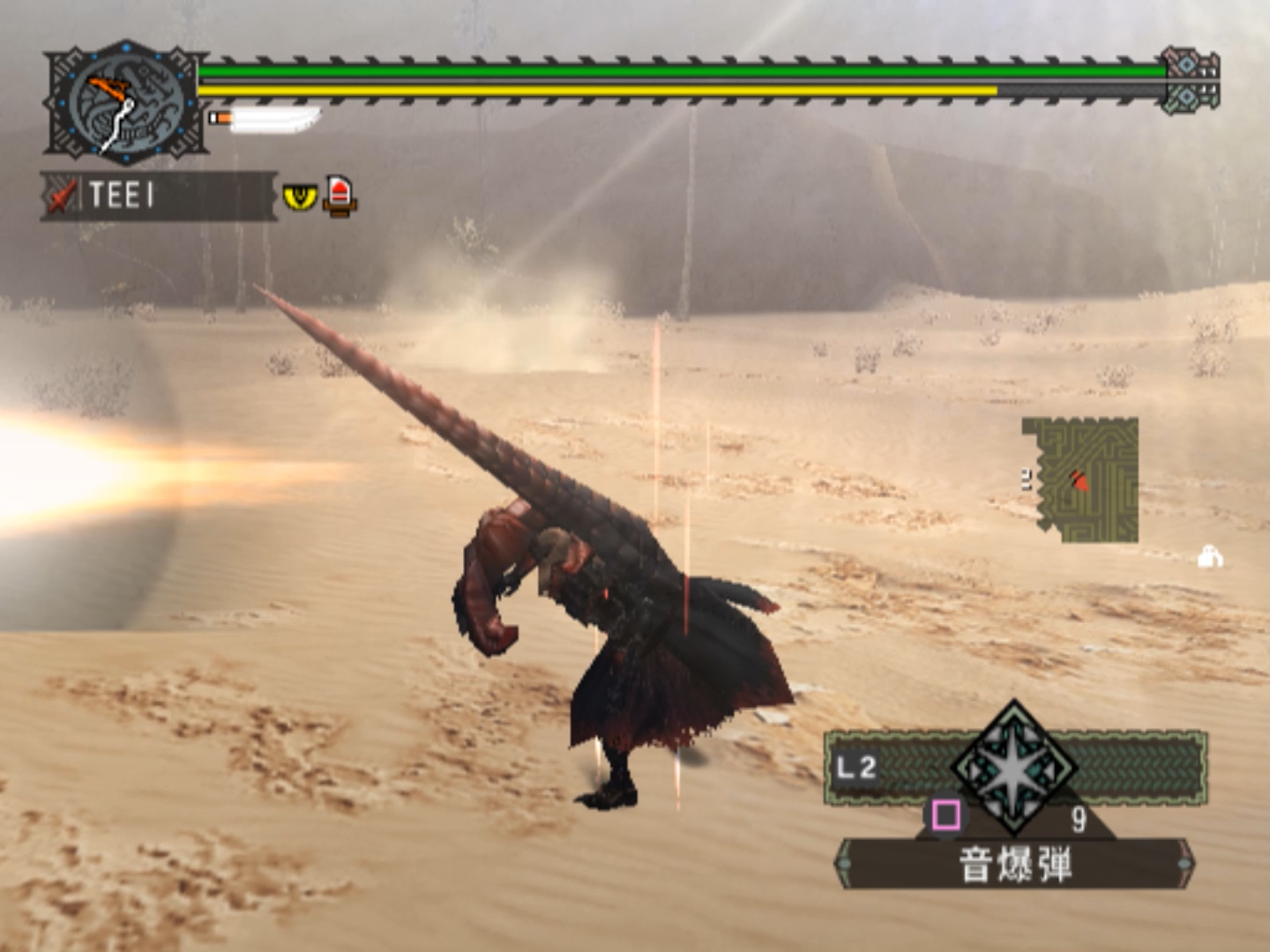Select the sonic bomb item icon
The height and width of the screenshot is (952, 1270).
coord(1014,769)
